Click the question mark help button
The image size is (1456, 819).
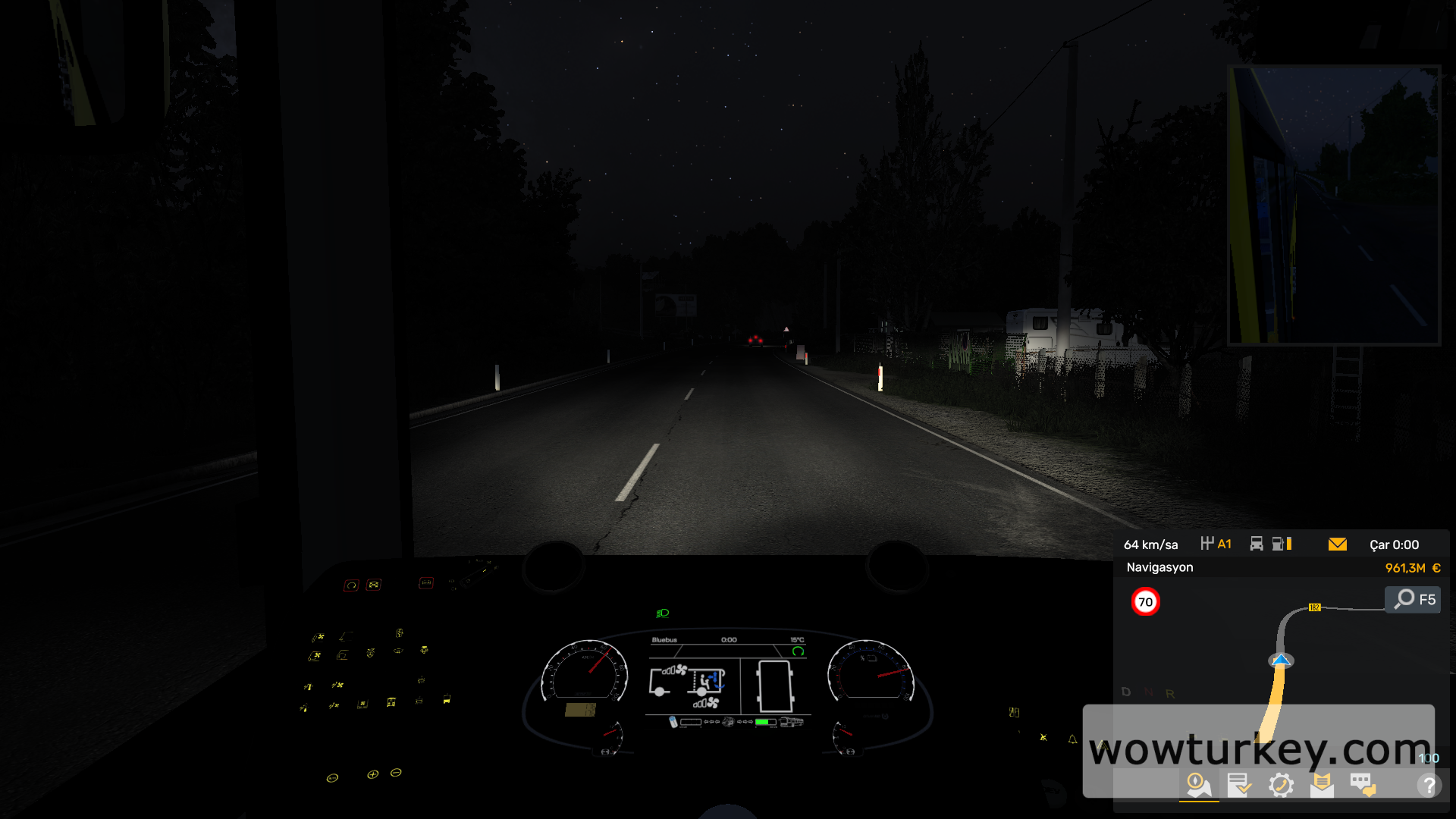tap(1429, 785)
